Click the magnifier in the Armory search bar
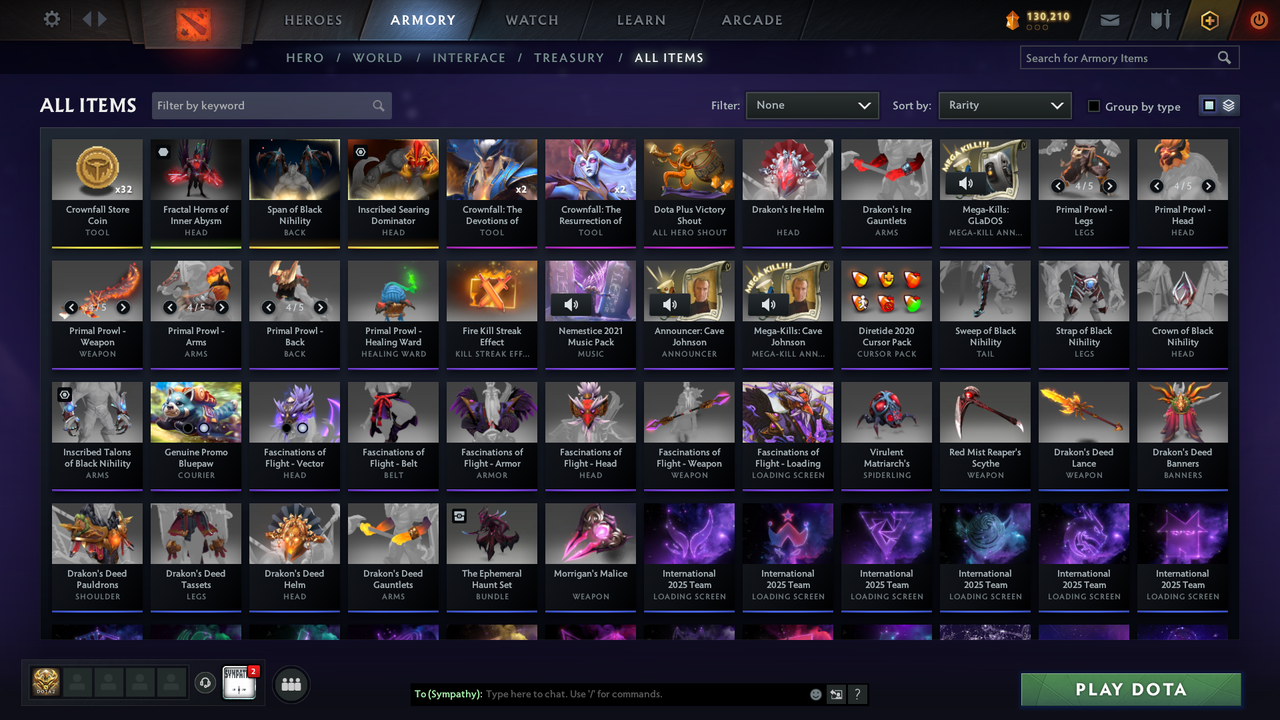1280x720 pixels. (1224, 57)
